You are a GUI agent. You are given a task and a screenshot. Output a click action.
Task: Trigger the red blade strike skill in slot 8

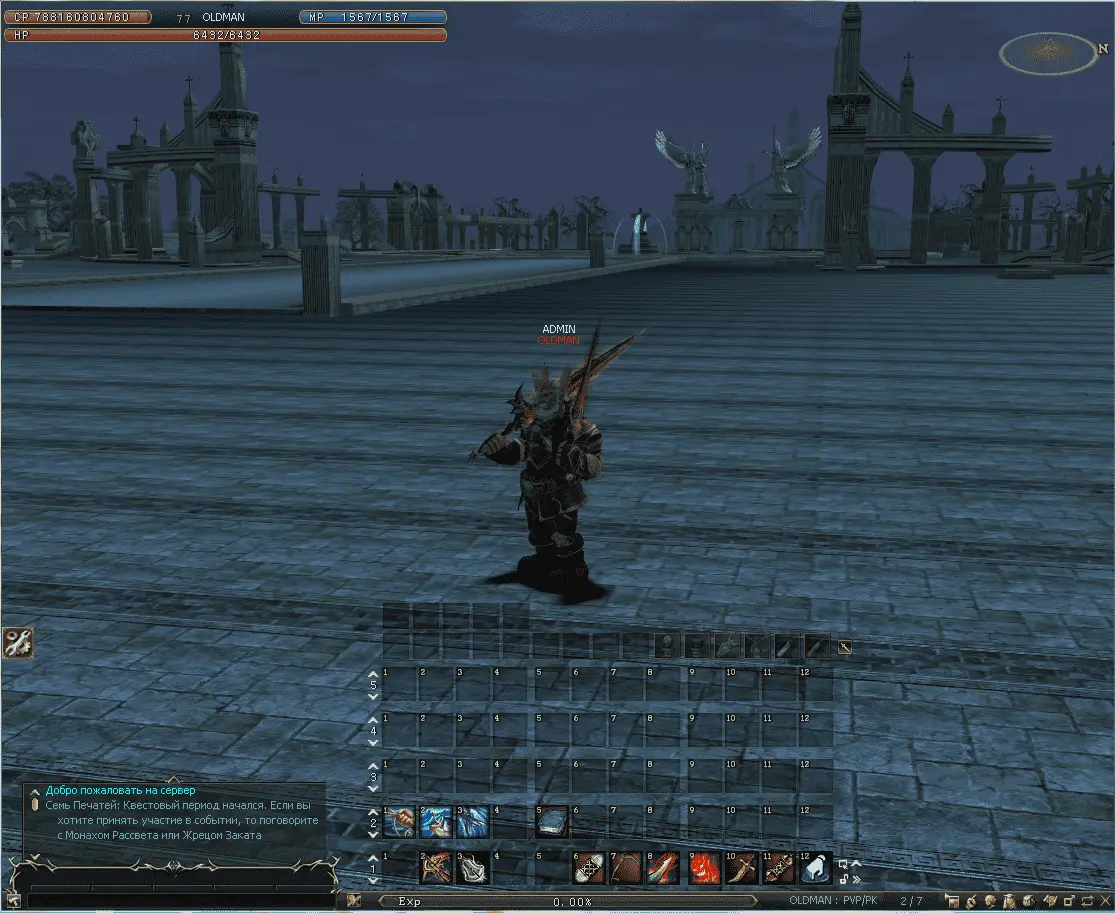click(664, 868)
